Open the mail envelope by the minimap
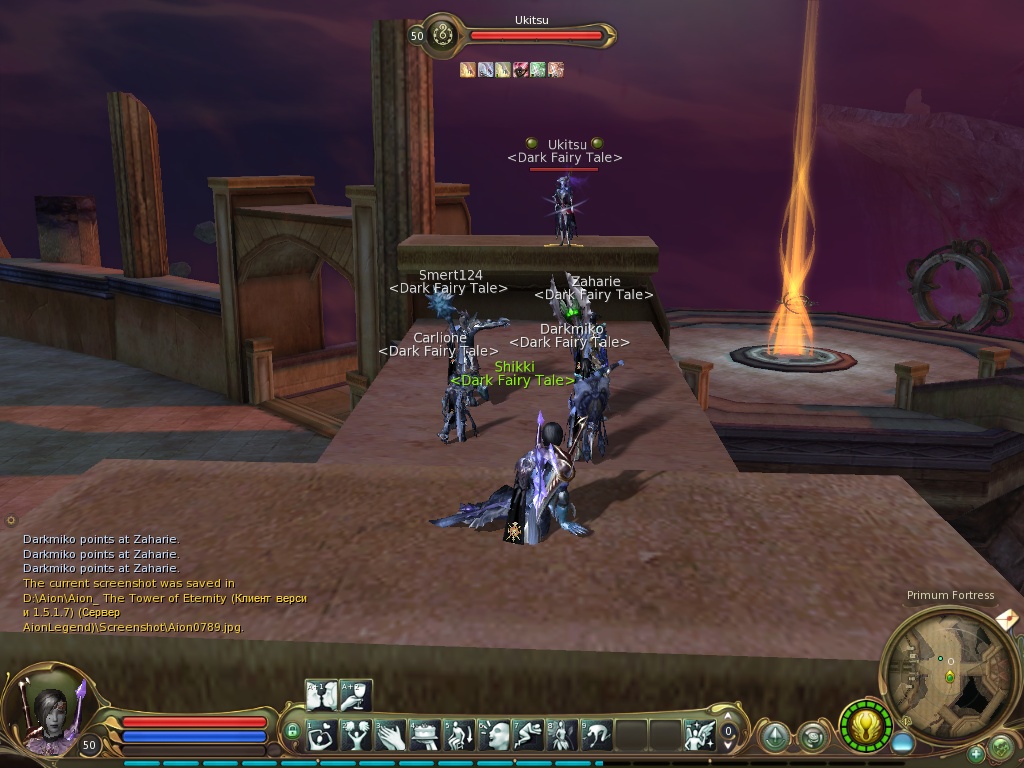 point(1008,619)
